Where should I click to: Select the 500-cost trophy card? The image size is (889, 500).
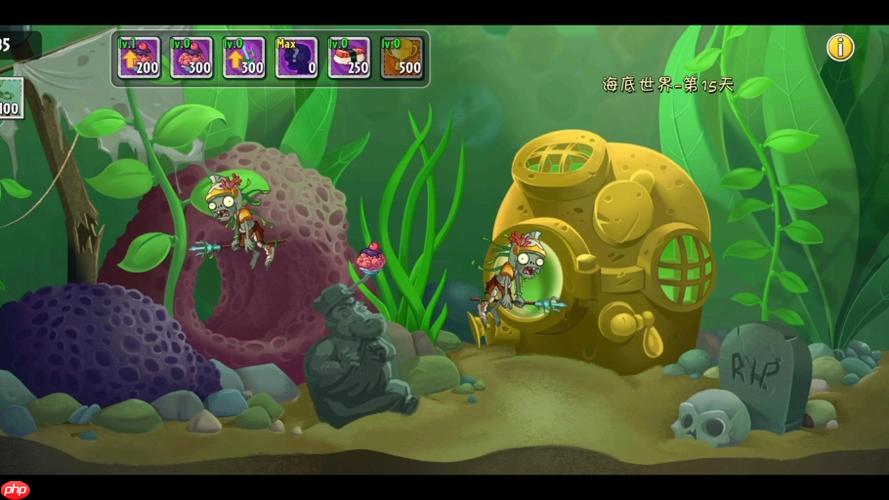tap(402, 58)
